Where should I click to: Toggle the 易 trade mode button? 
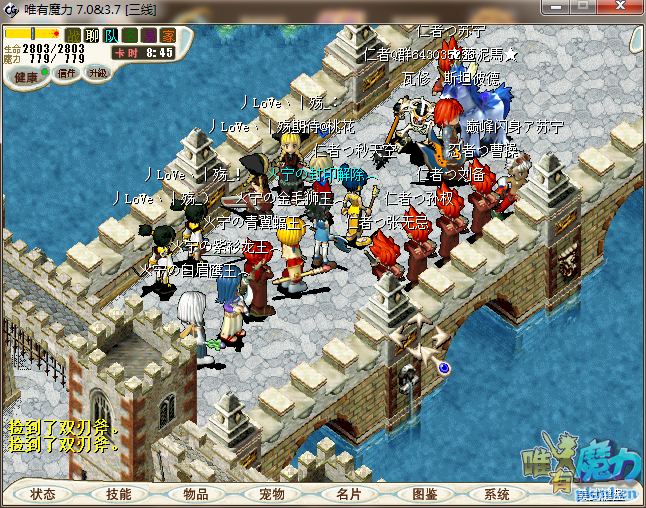149,36
